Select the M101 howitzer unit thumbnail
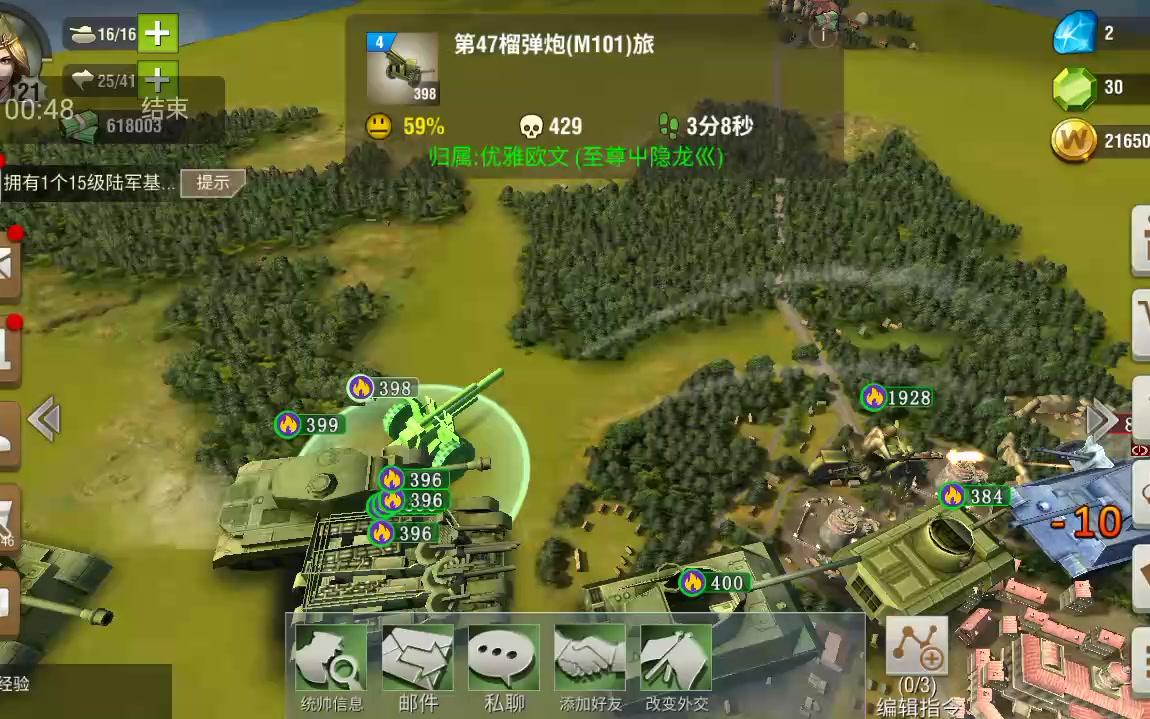 pyautogui.click(x=402, y=68)
